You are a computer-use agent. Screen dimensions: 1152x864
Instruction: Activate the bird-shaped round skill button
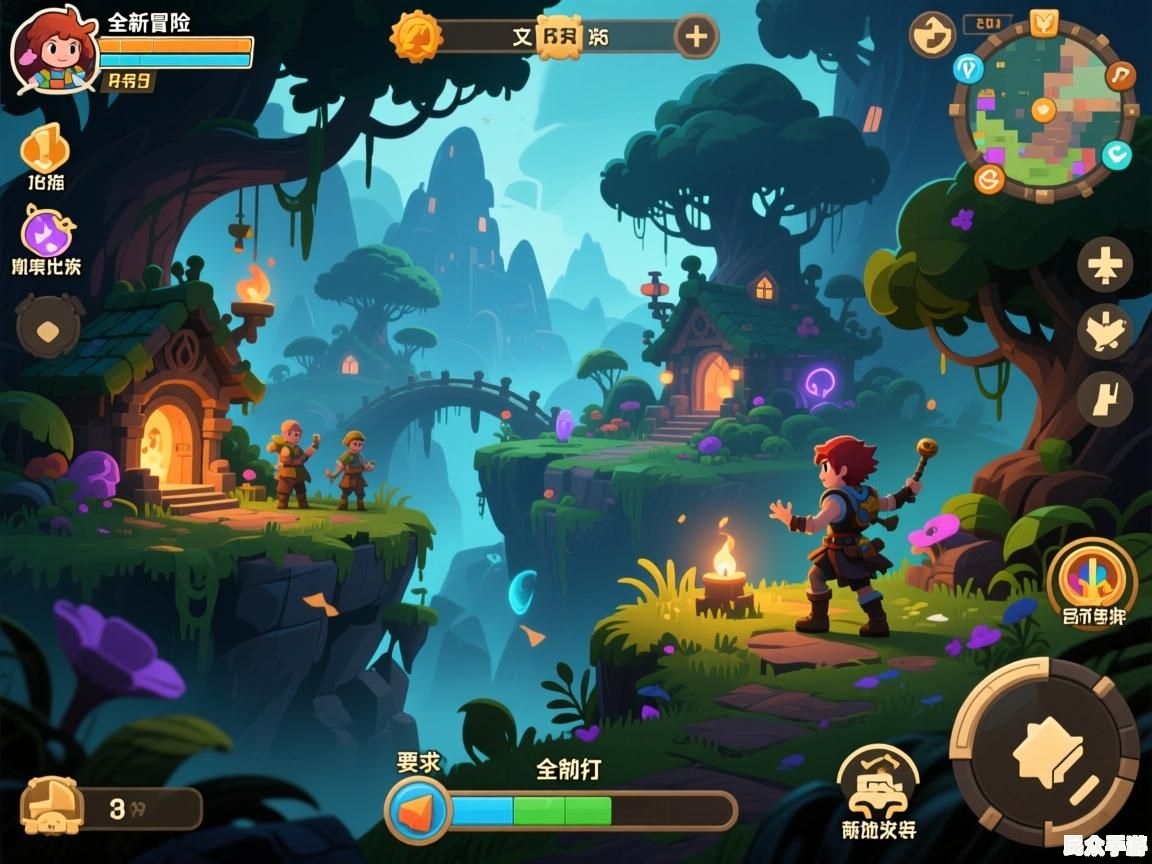click(1104, 331)
